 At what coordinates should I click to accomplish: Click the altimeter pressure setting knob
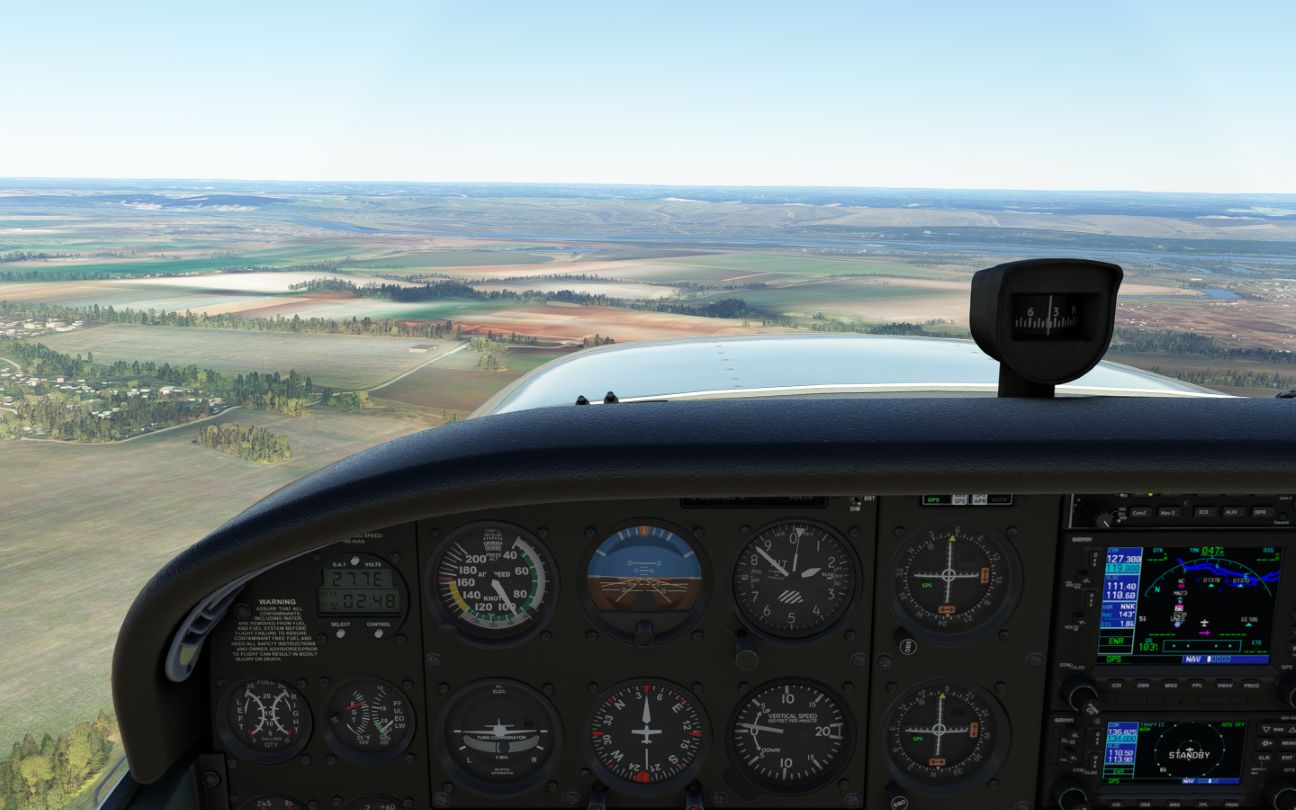point(746,652)
